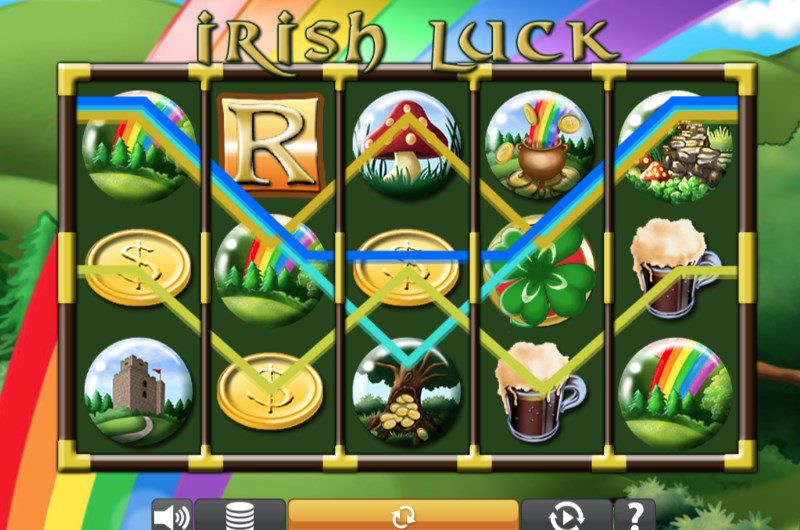Toggle the sound speaker button
Image resolution: width=800 pixels, height=530 pixels.
point(171,516)
